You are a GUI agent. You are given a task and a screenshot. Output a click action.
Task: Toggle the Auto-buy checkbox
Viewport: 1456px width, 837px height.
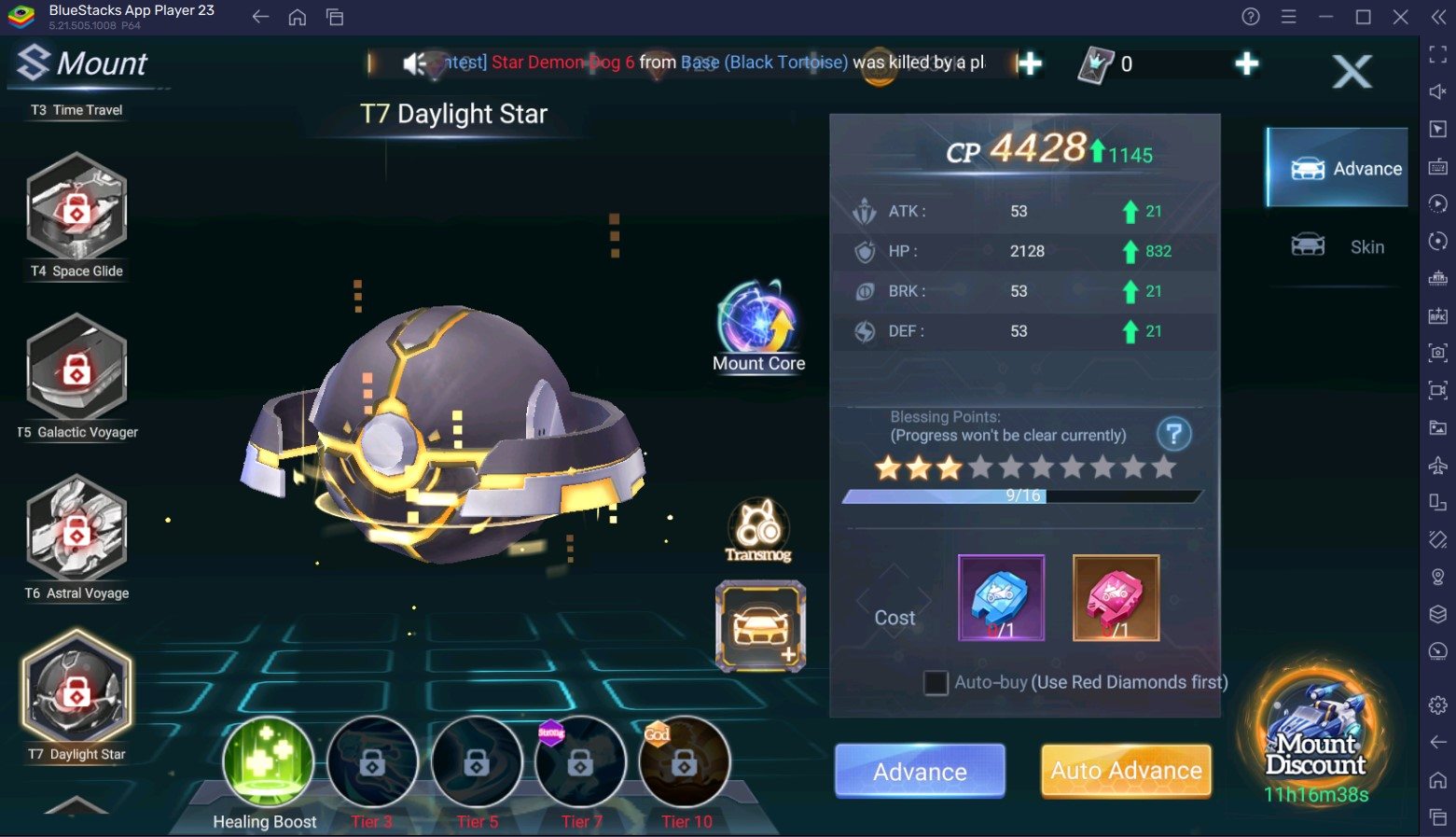coord(936,683)
